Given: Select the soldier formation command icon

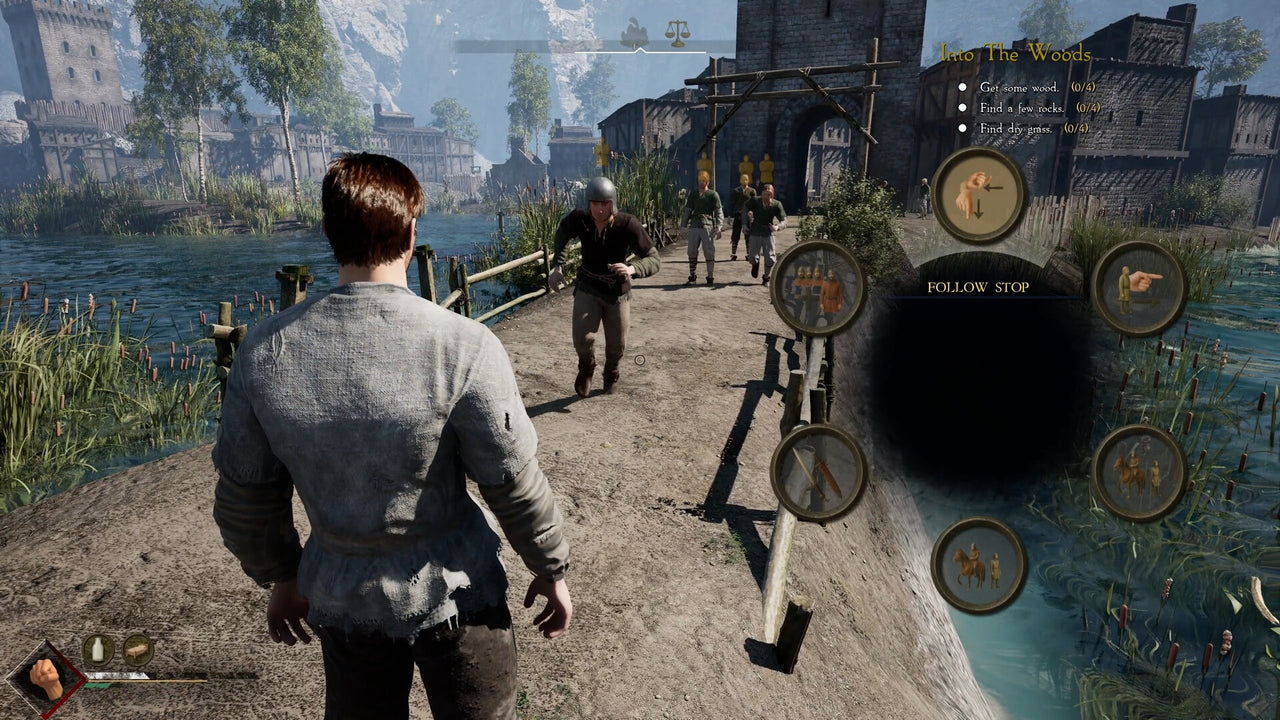Looking at the screenshot, I should (x=820, y=287).
